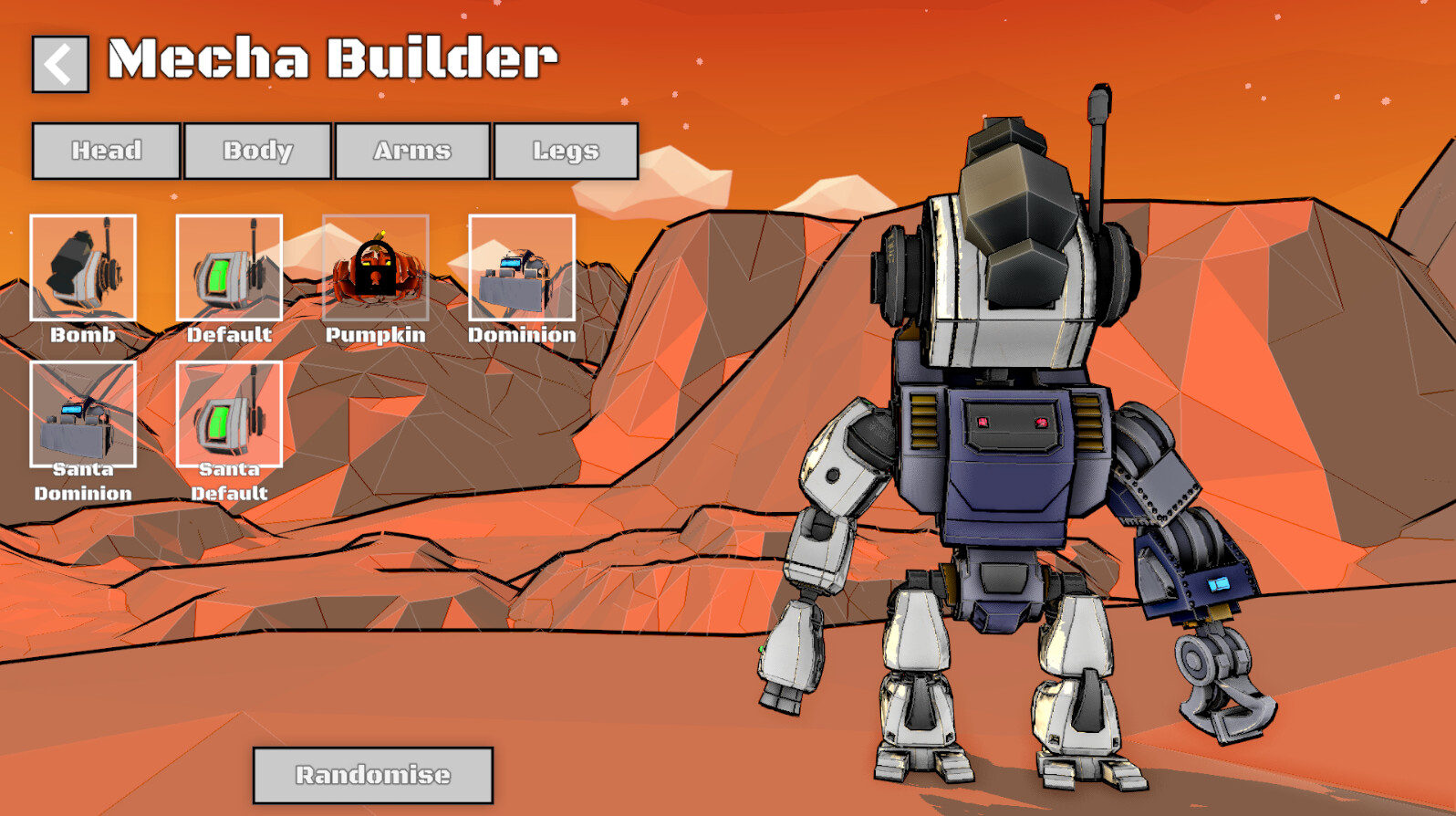
Task: View the Legs customization tab
Action: click(x=566, y=151)
